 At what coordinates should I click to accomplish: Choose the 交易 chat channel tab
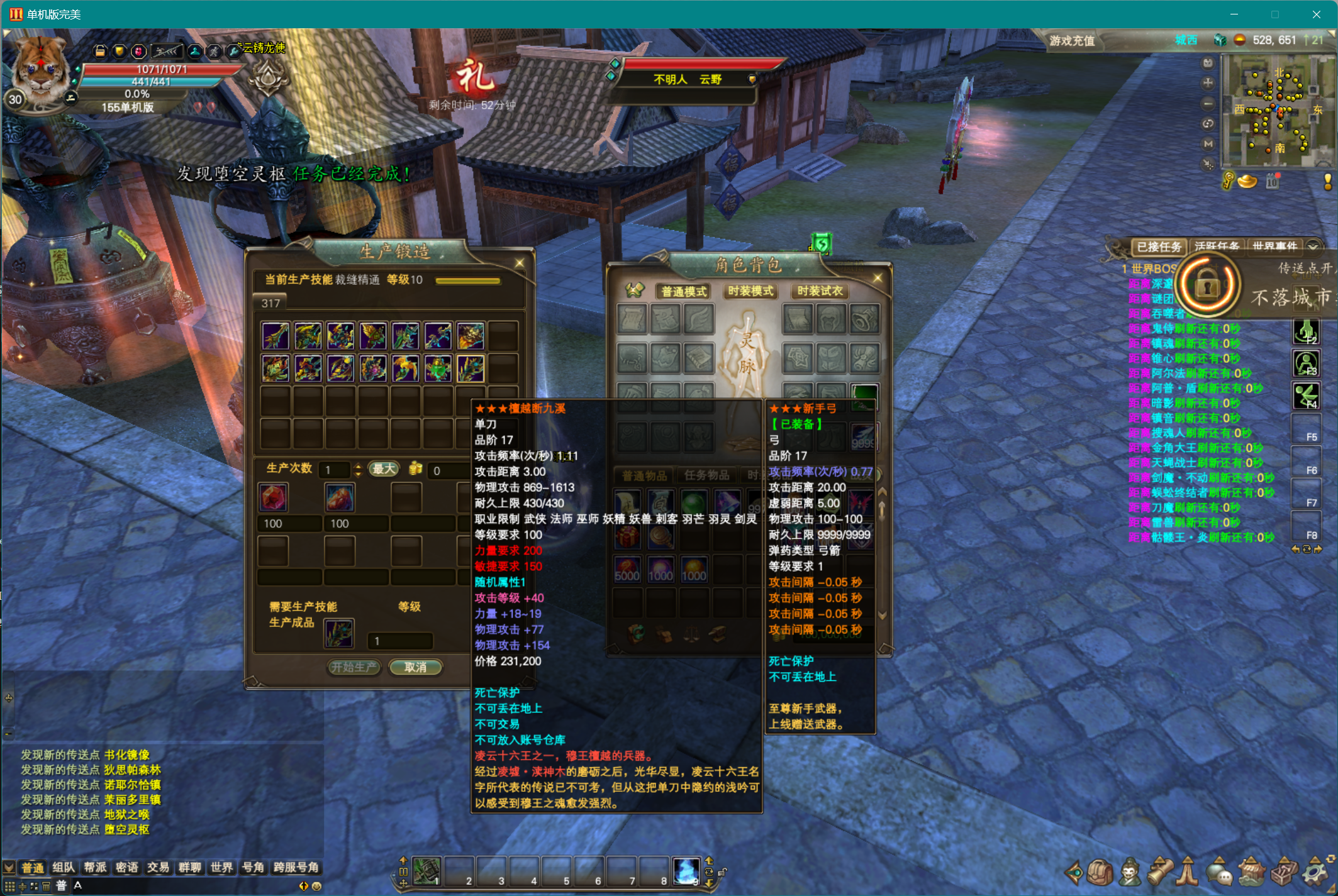click(x=158, y=868)
